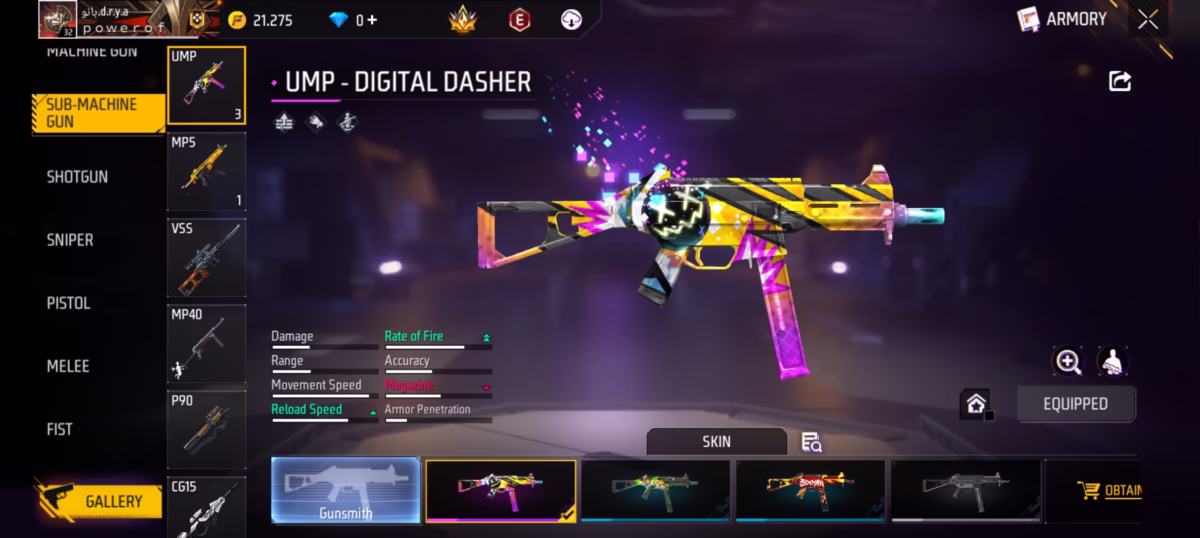This screenshot has width=1200, height=538.
Task: Show the Melee weapons
Action: [68, 366]
